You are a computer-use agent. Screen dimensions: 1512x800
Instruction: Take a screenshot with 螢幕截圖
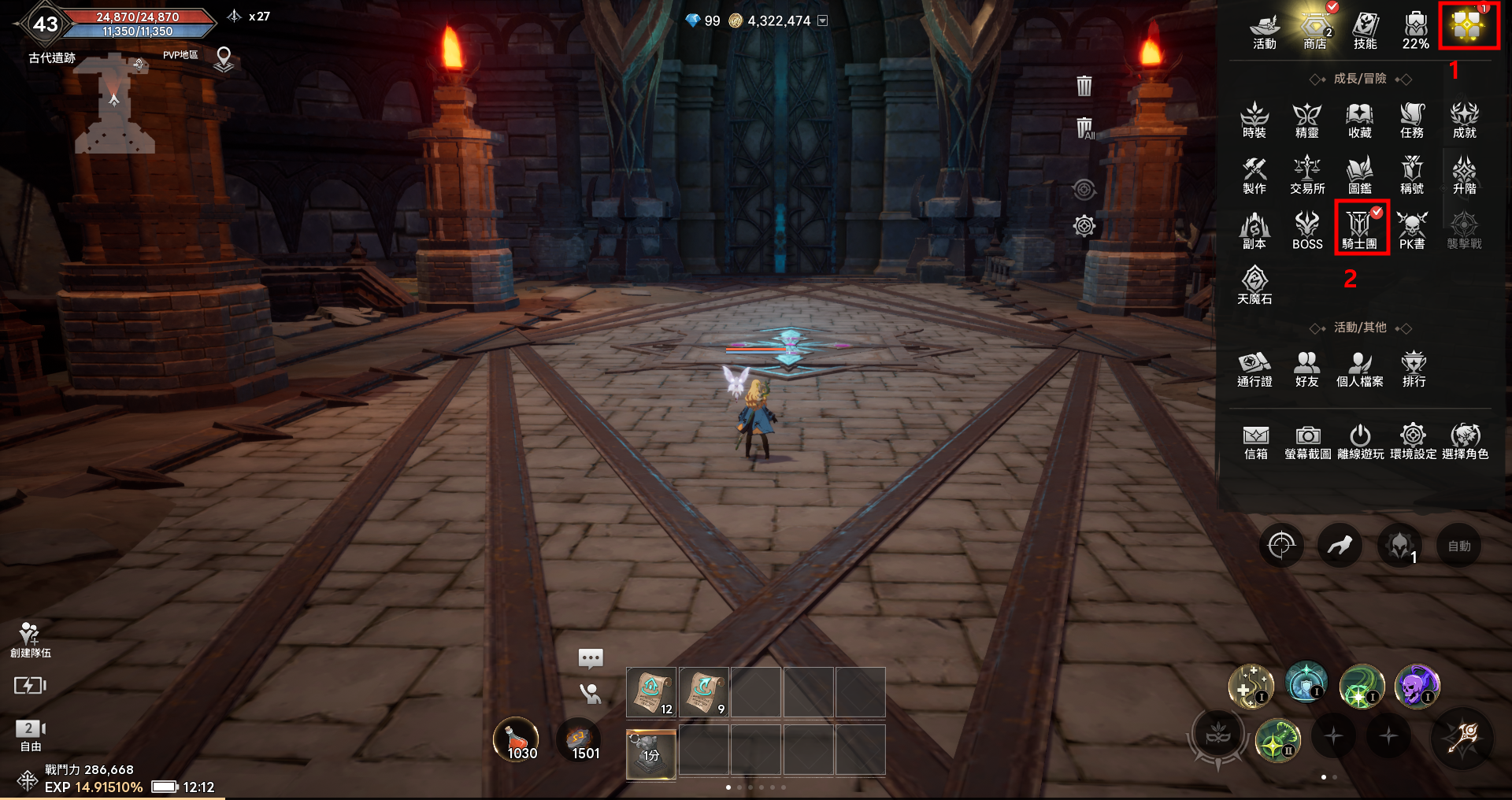[x=1308, y=441]
